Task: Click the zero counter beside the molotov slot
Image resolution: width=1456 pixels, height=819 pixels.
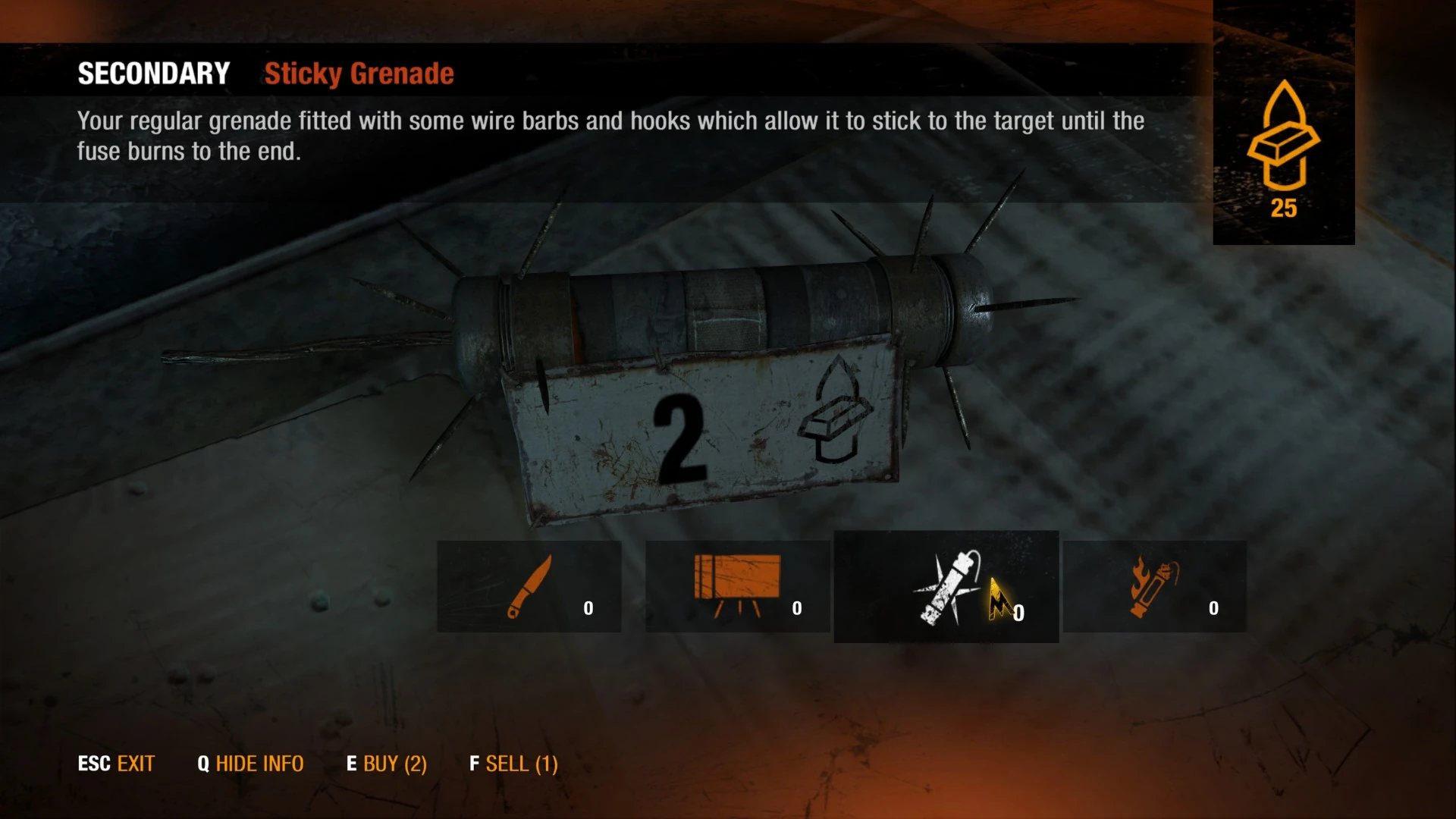Action: tap(1213, 608)
